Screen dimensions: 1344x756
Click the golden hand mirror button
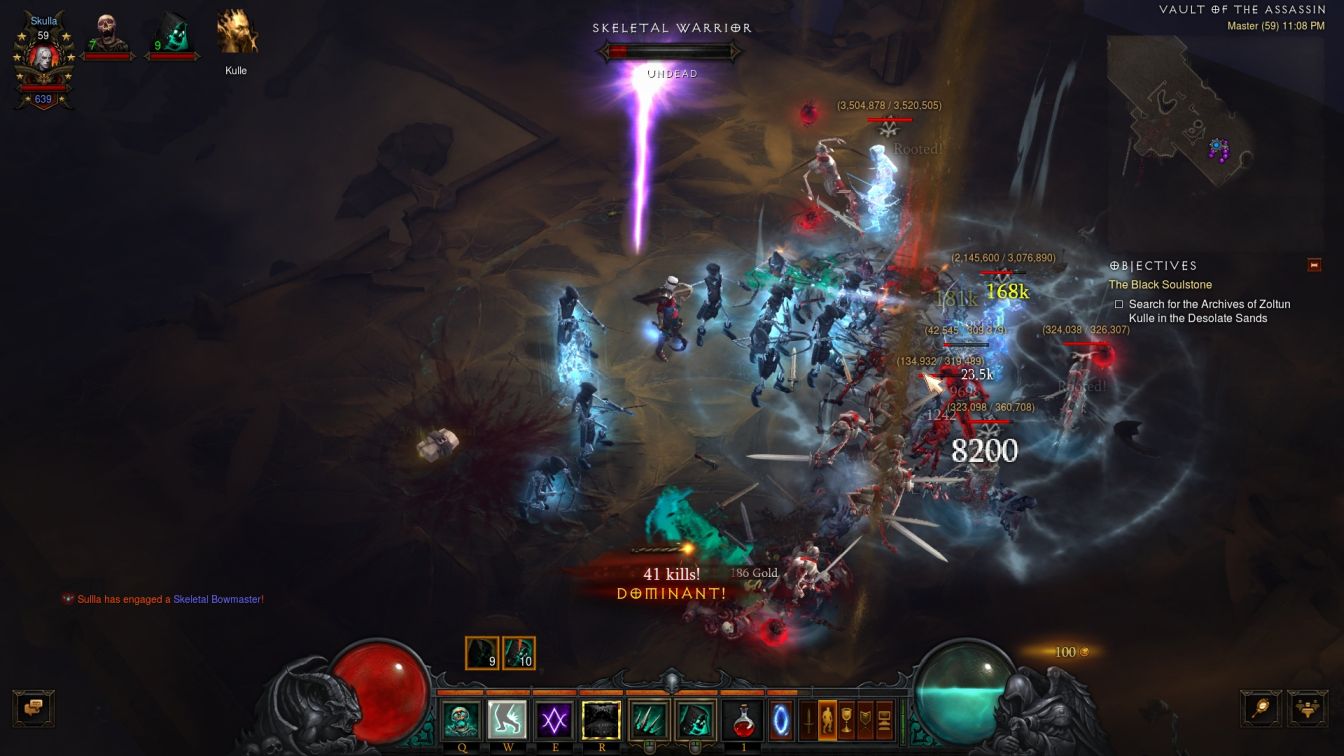coord(1260,707)
